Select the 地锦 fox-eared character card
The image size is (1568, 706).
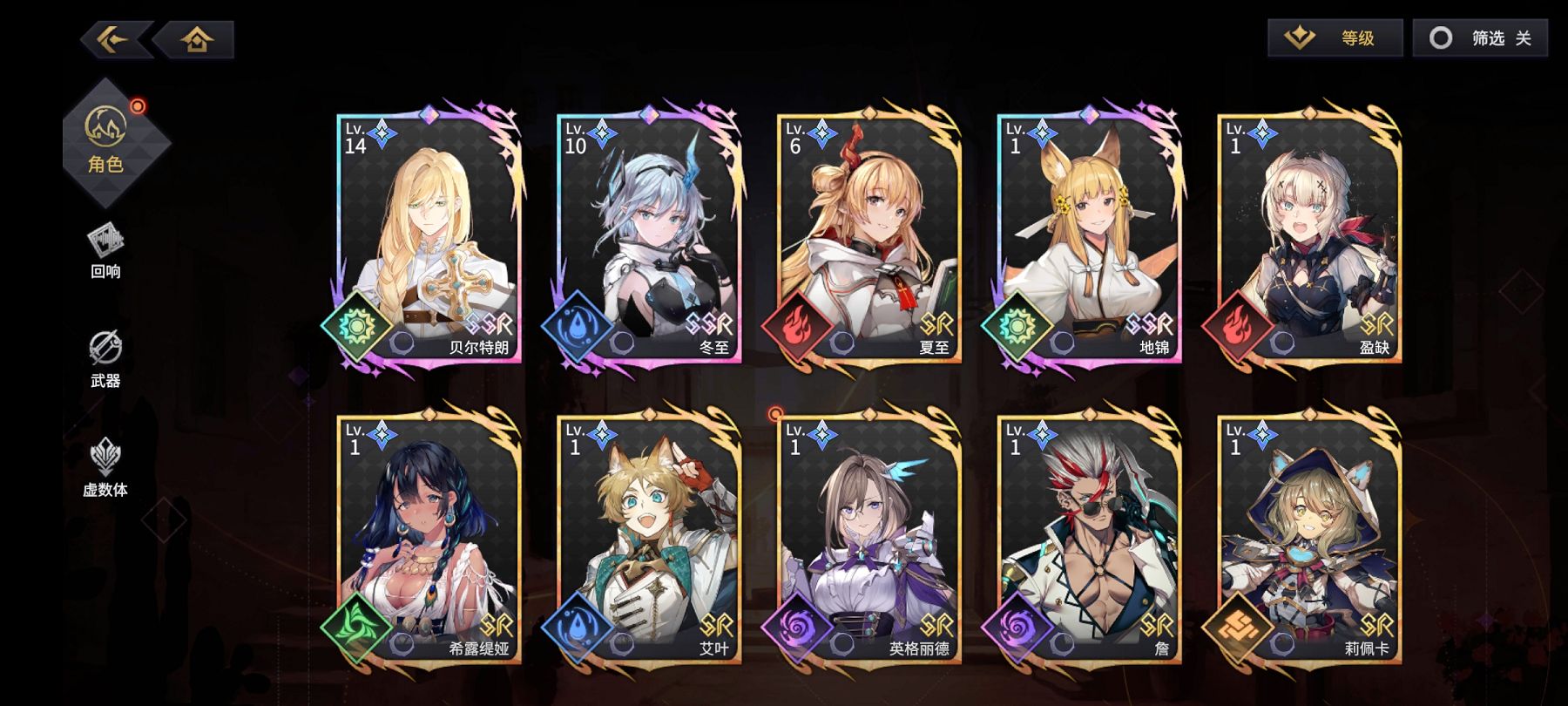point(1090,237)
